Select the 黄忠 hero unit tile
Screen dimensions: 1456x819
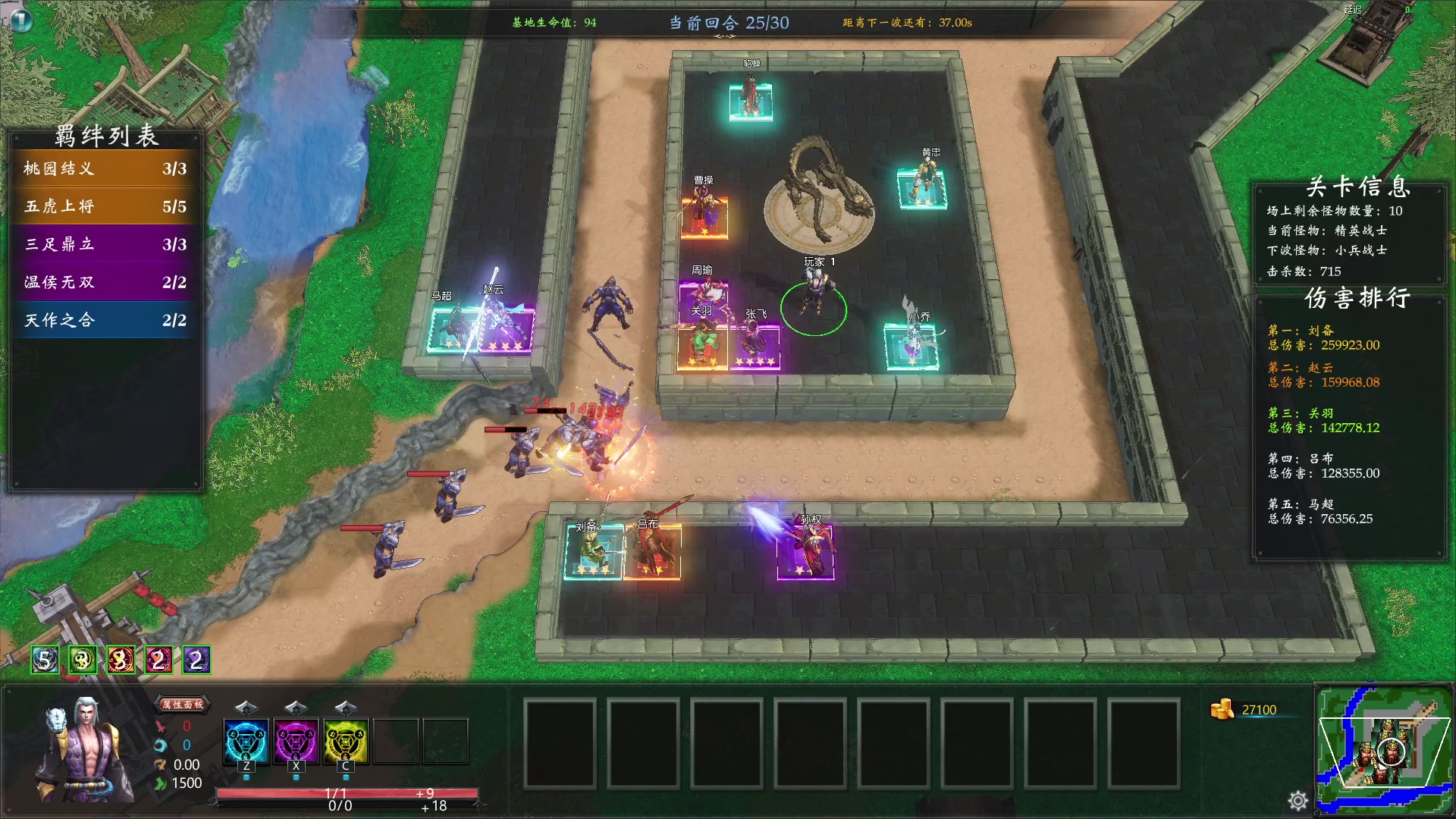click(921, 187)
